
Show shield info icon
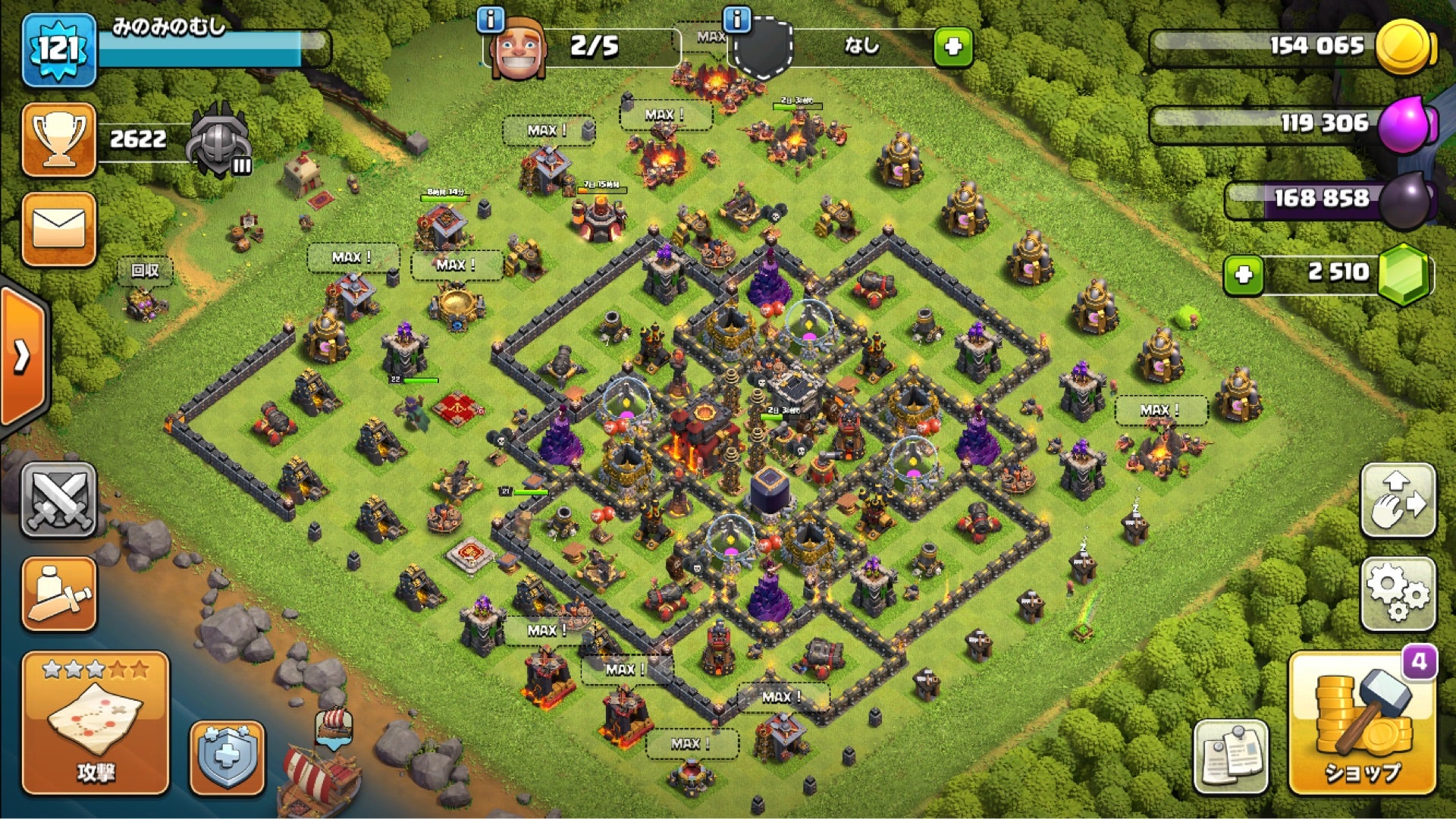click(x=736, y=18)
